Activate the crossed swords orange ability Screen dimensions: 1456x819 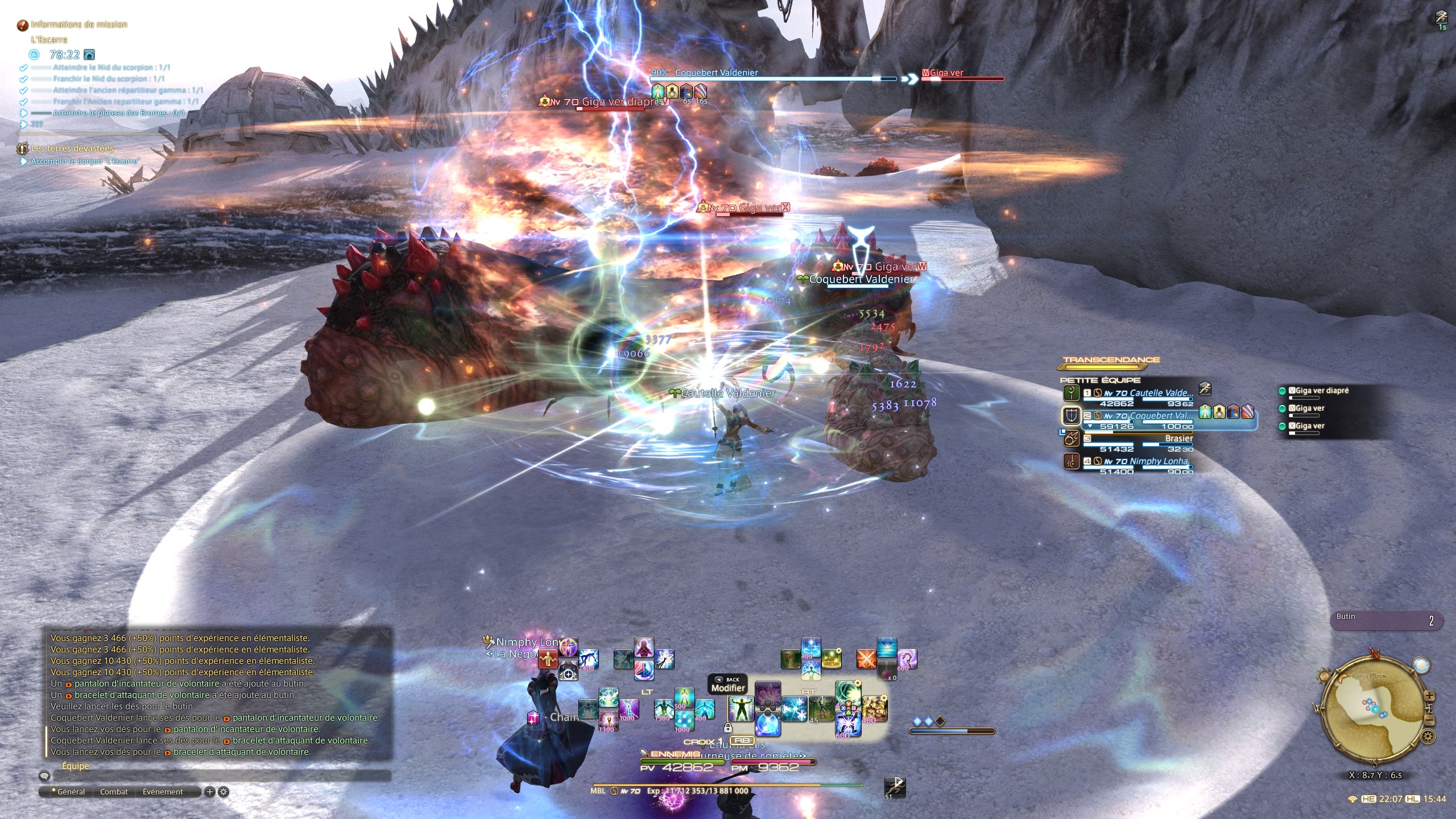(866, 659)
